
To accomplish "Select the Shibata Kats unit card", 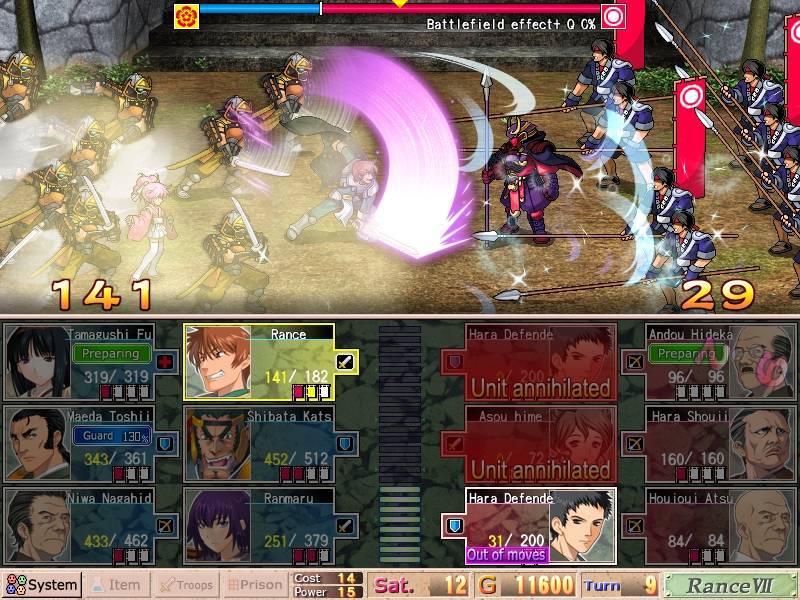I will tap(271, 443).
